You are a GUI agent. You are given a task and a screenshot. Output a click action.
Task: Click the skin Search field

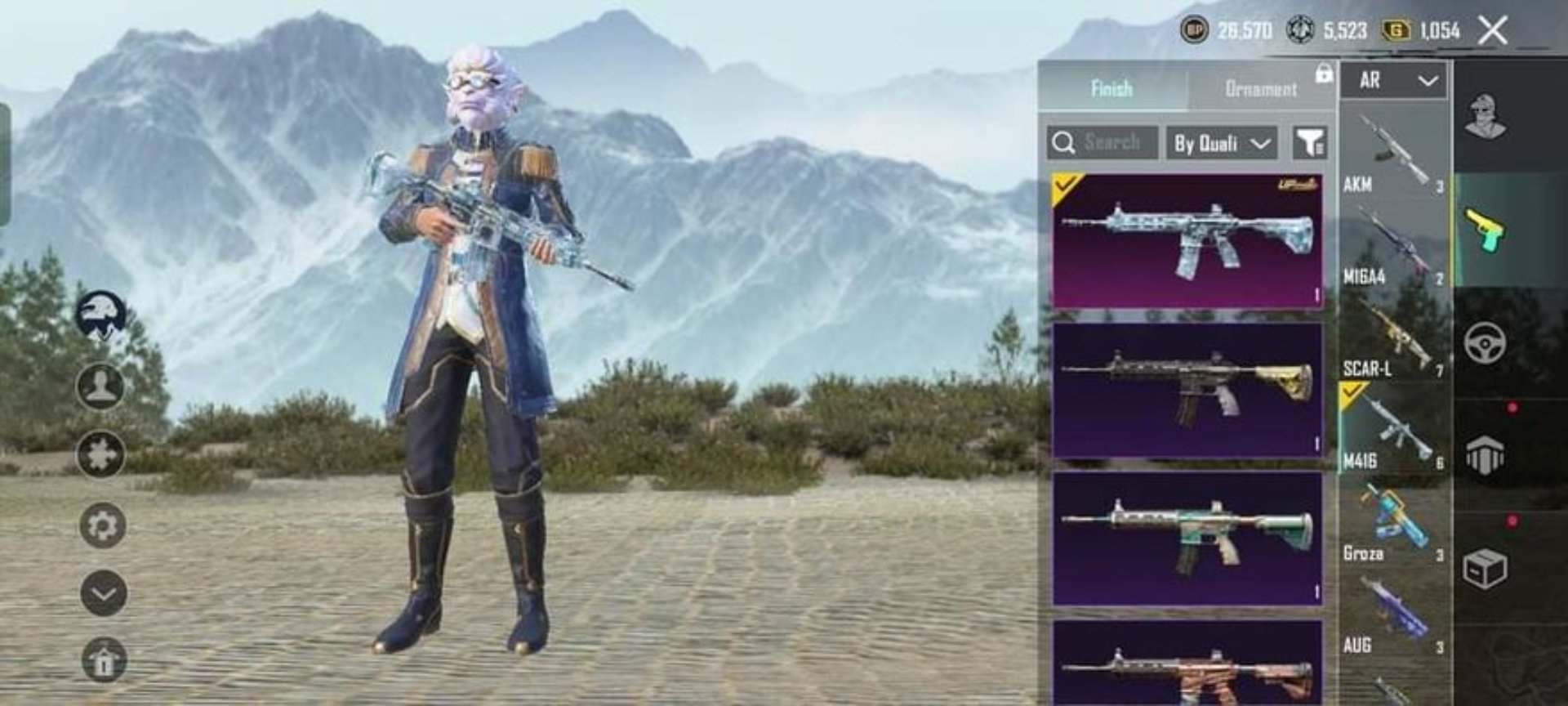(1103, 142)
